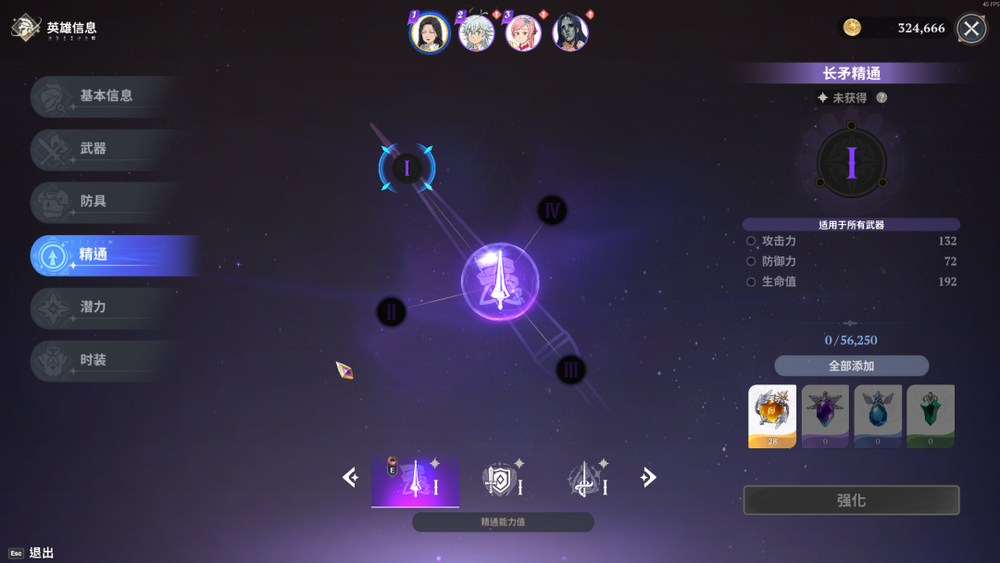Select the black-haired hero portrait

pyautogui.click(x=429, y=32)
